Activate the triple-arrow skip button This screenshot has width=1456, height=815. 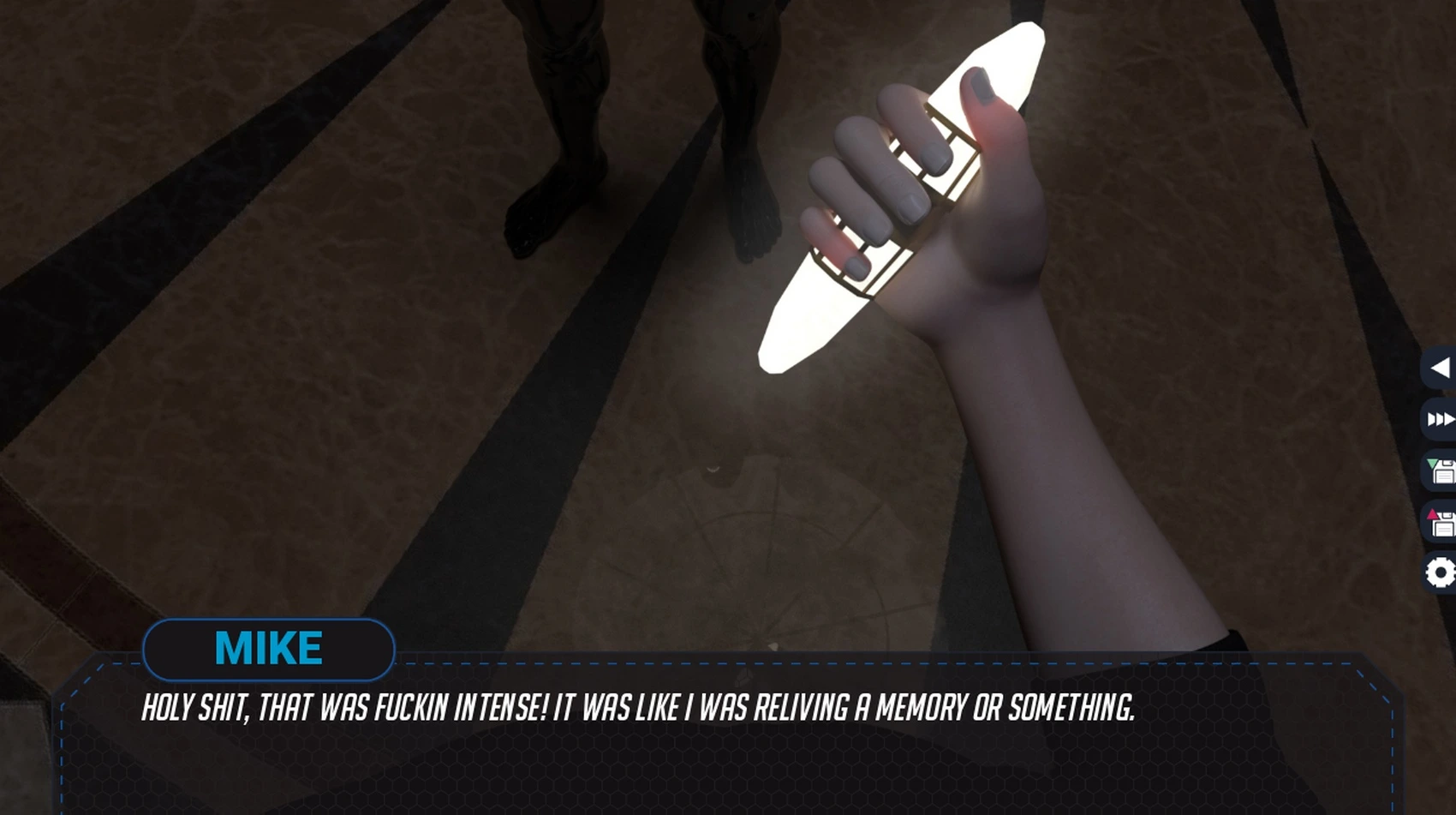click(1441, 419)
